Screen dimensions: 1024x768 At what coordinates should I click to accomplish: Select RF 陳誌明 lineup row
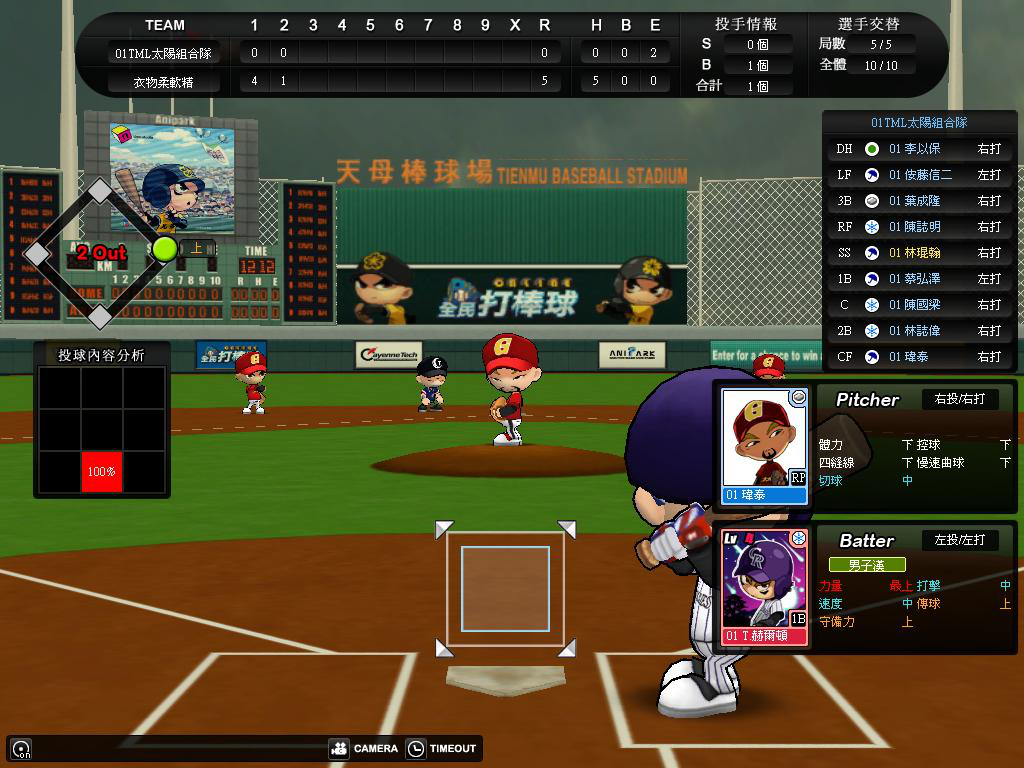pos(919,227)
